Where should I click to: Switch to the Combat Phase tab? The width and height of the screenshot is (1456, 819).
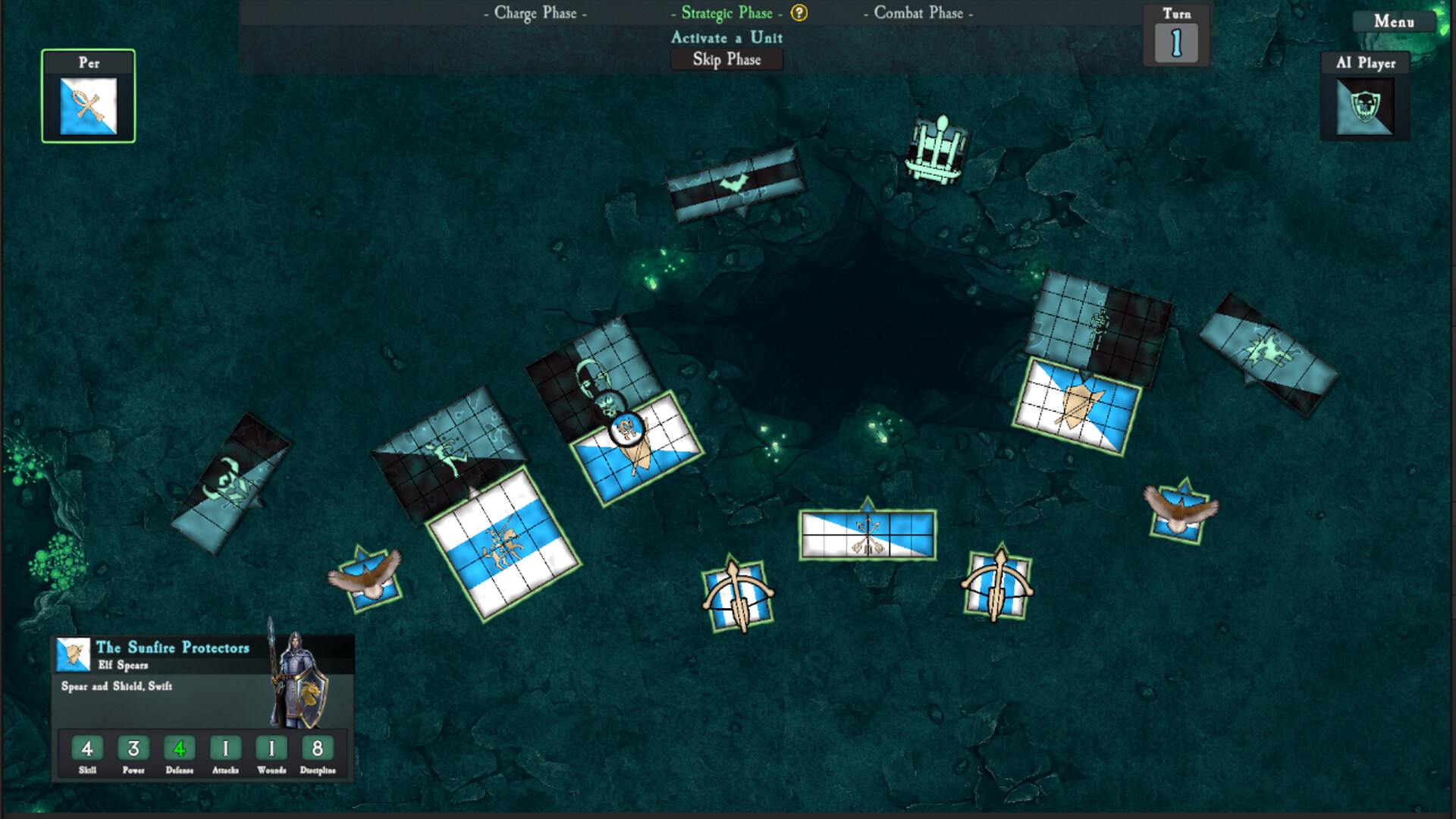coord(919,13)
